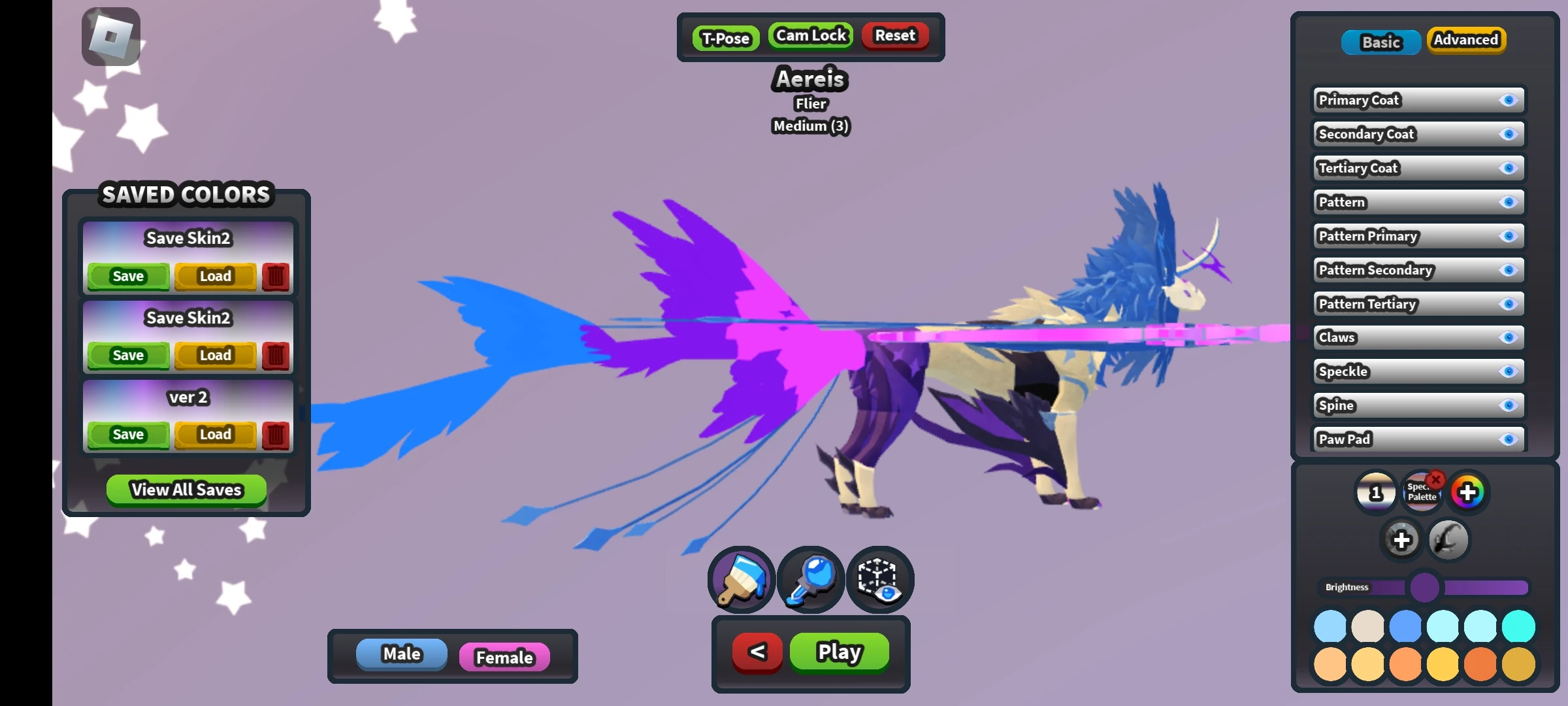Load the ver 2 saved colors
The height and width of the screenshot is (706, 1568).
click(214, 434)
